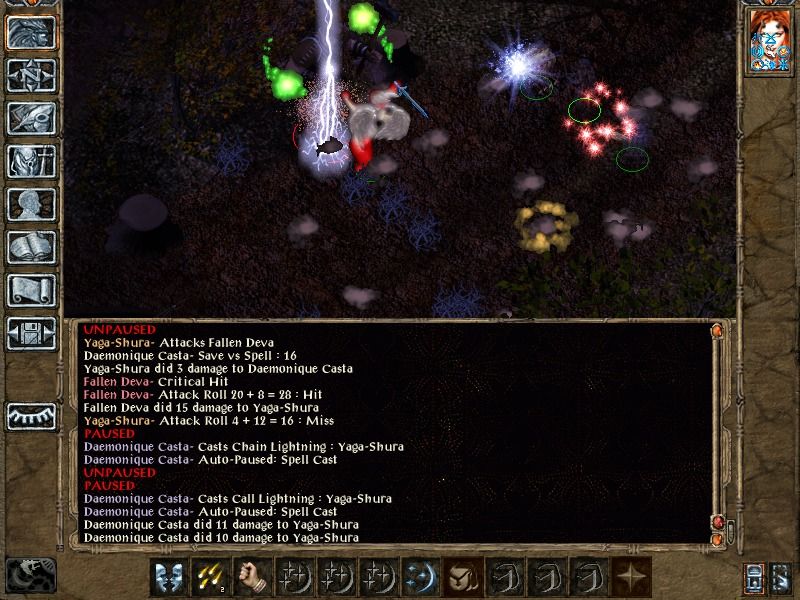Open the priest scroll spells
Image resolution: width=800 pixels, height=600 pixels.
click(x=31, y=290)
